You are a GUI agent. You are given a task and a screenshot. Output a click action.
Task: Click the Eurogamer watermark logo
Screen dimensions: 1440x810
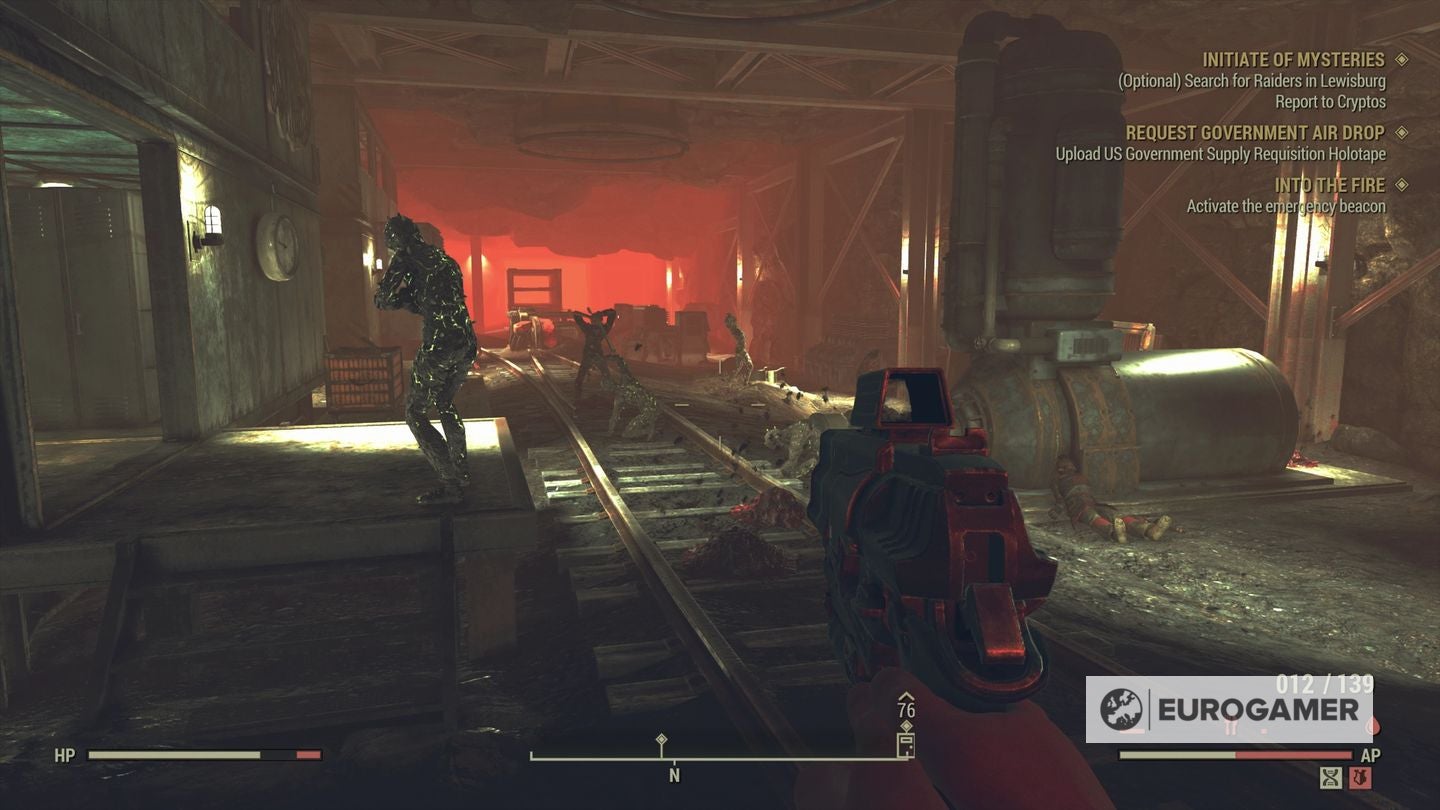point(1228,710)
